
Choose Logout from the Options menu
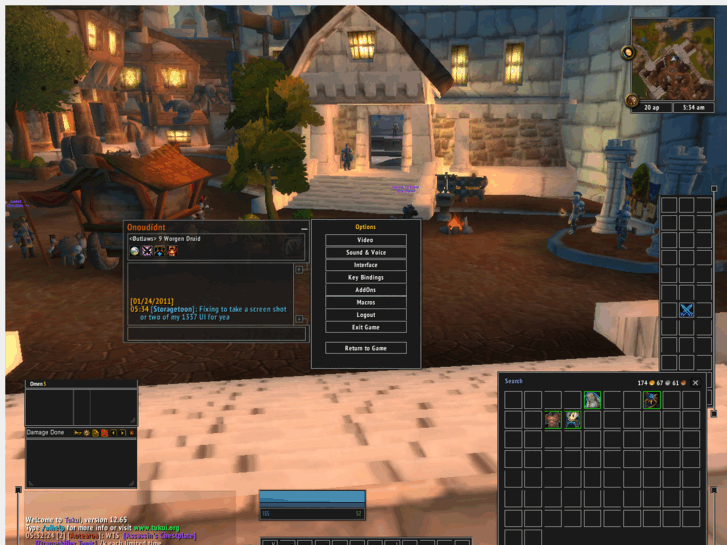click(x=366, y=315)
